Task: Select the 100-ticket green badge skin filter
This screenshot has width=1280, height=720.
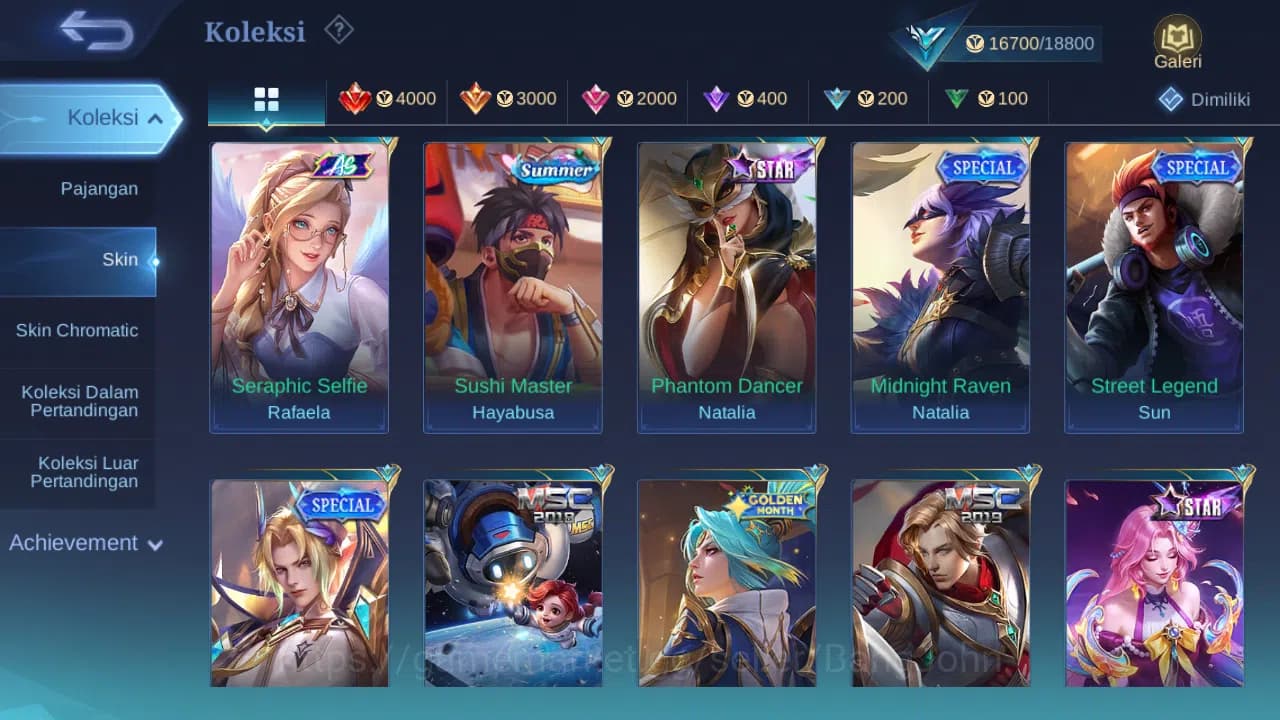Action: tap(986, 99)
